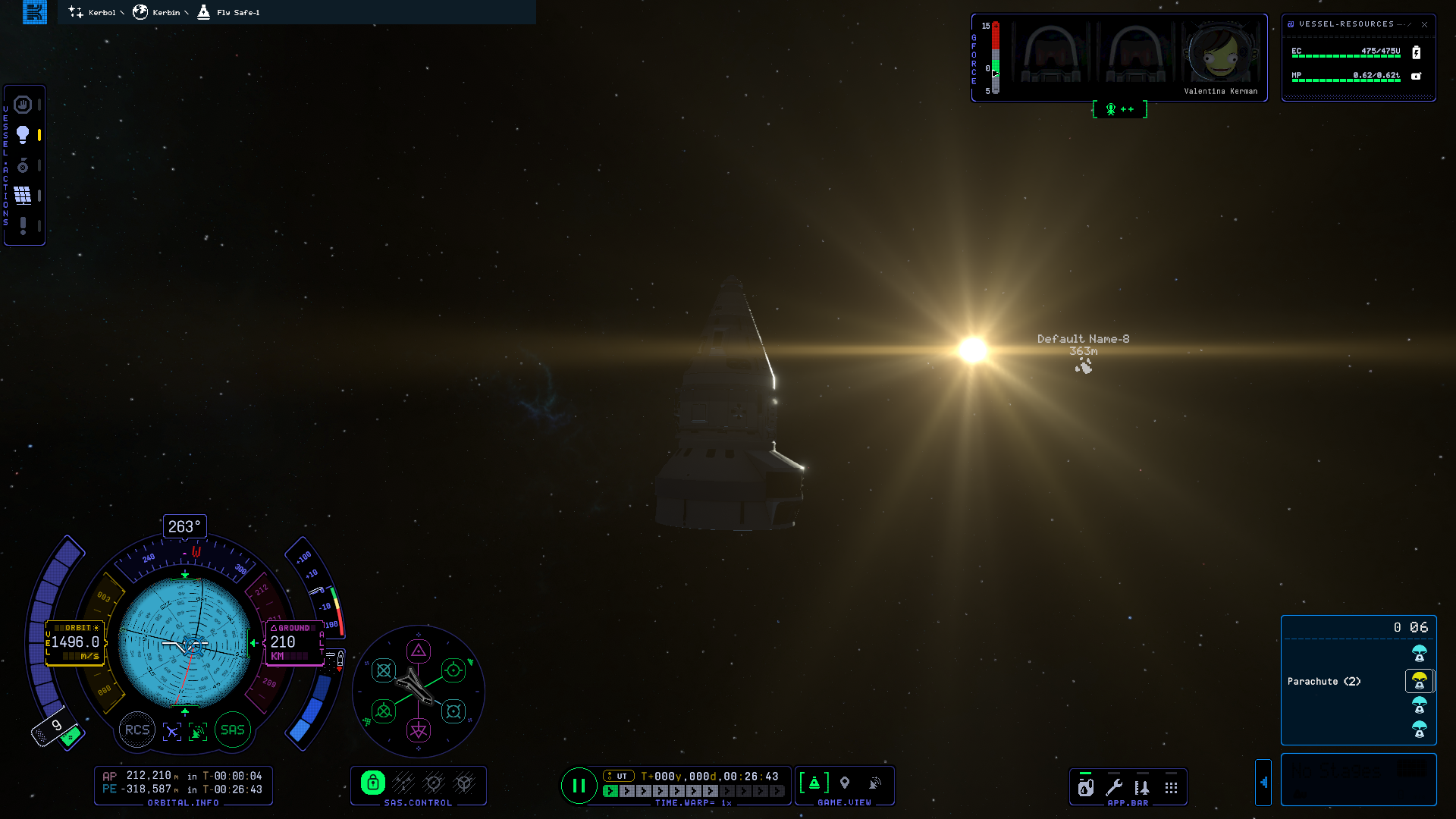Open the resource manager app icon
Image resolution: width=1456 pixels, height=819 pixels.
pyautogui.click(x=1086, y=788)
